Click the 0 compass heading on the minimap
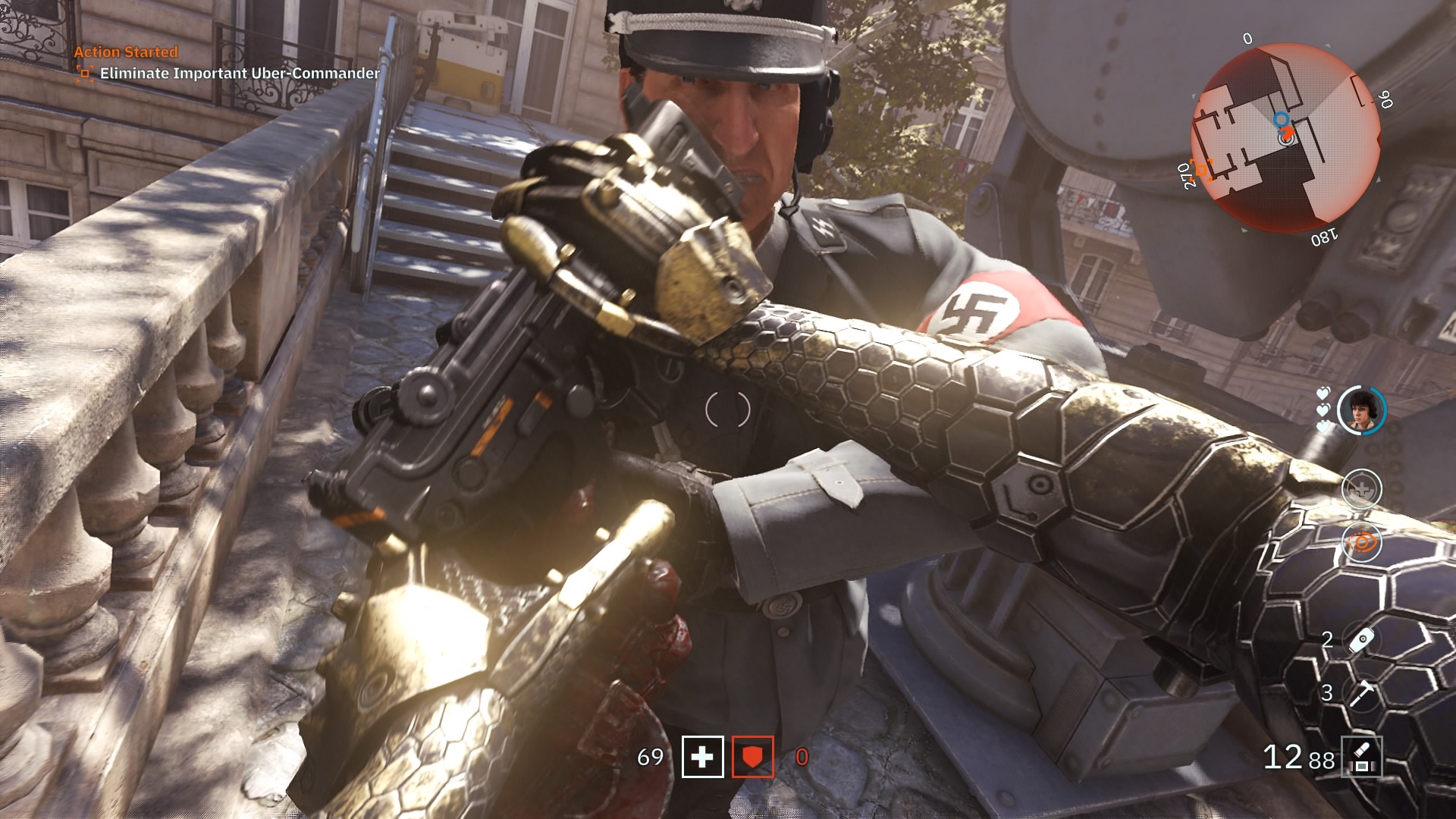Image resolution: width=1456 pixels, height=819 pixels. click(1248, 38)
